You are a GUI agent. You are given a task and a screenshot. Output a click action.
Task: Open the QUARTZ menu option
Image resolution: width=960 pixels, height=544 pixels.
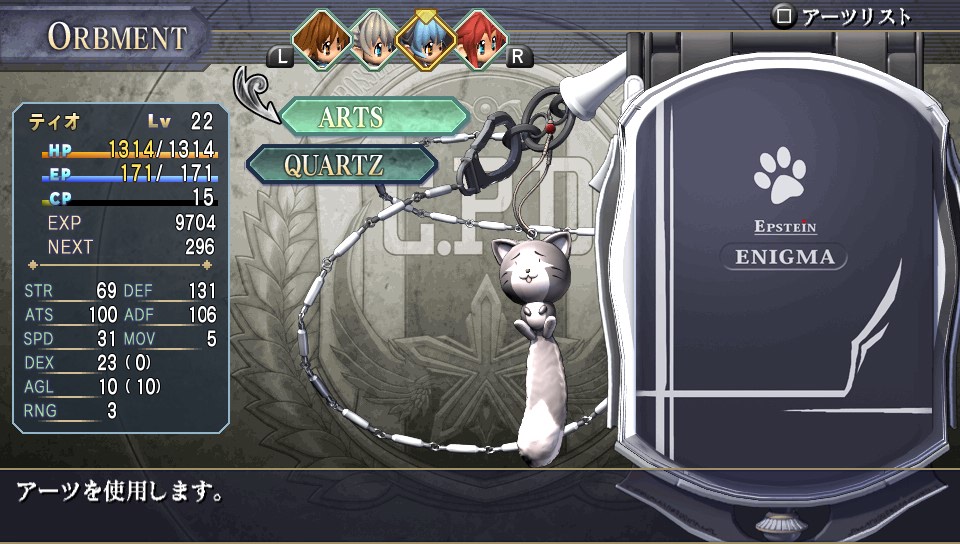340,165
